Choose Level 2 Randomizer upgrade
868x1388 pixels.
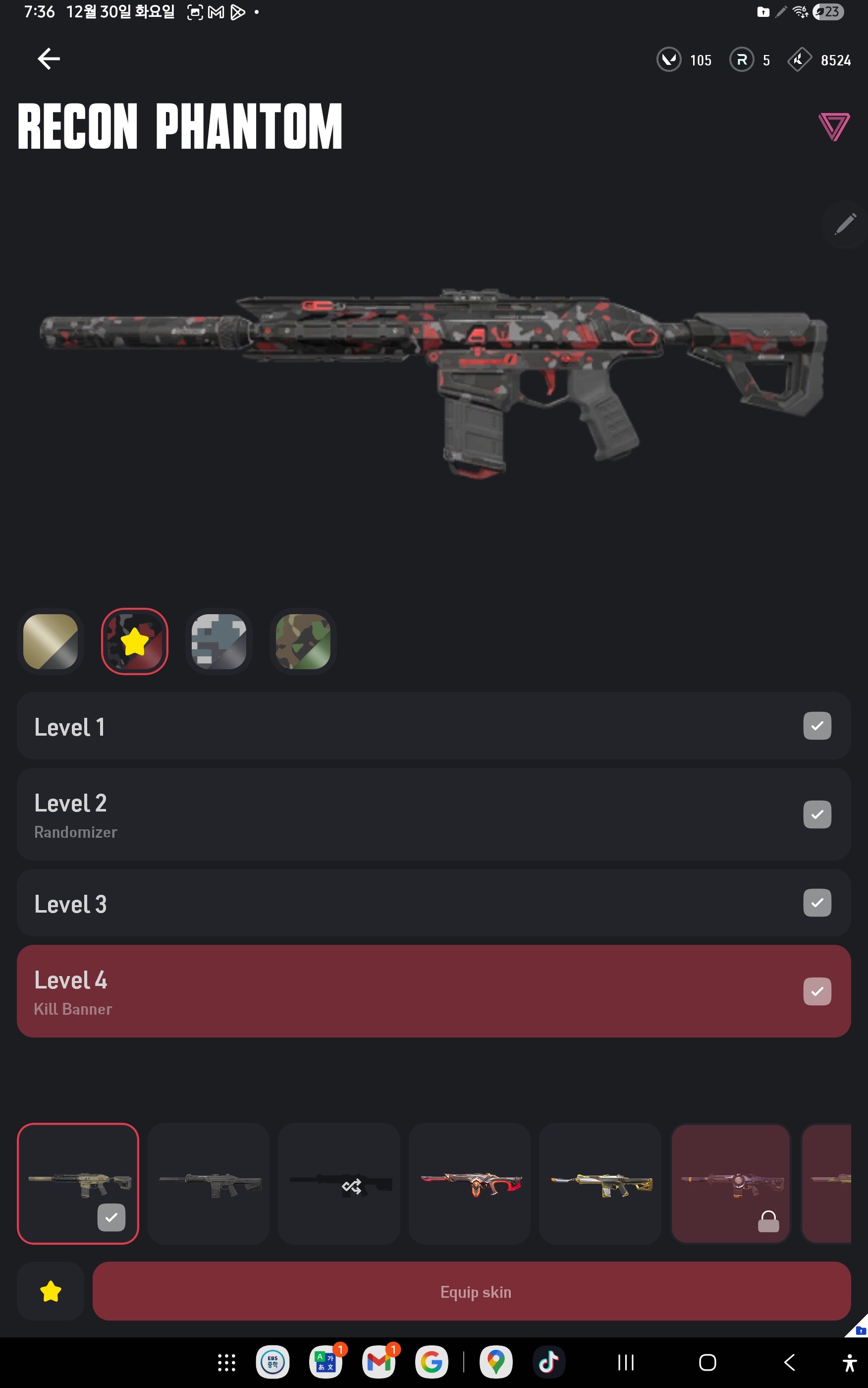tap(434, 814)
